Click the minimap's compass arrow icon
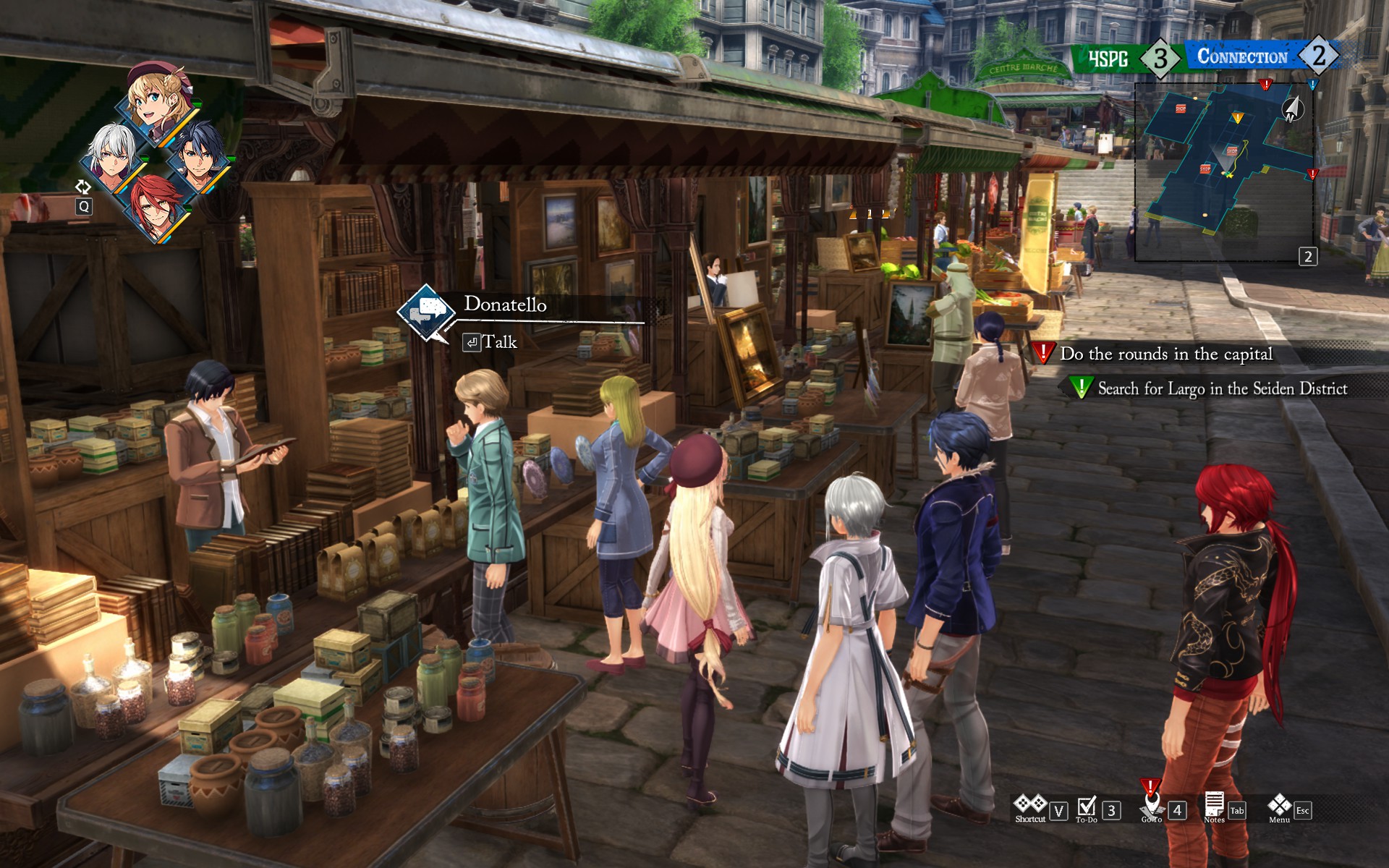 (x=1293, y=109)
